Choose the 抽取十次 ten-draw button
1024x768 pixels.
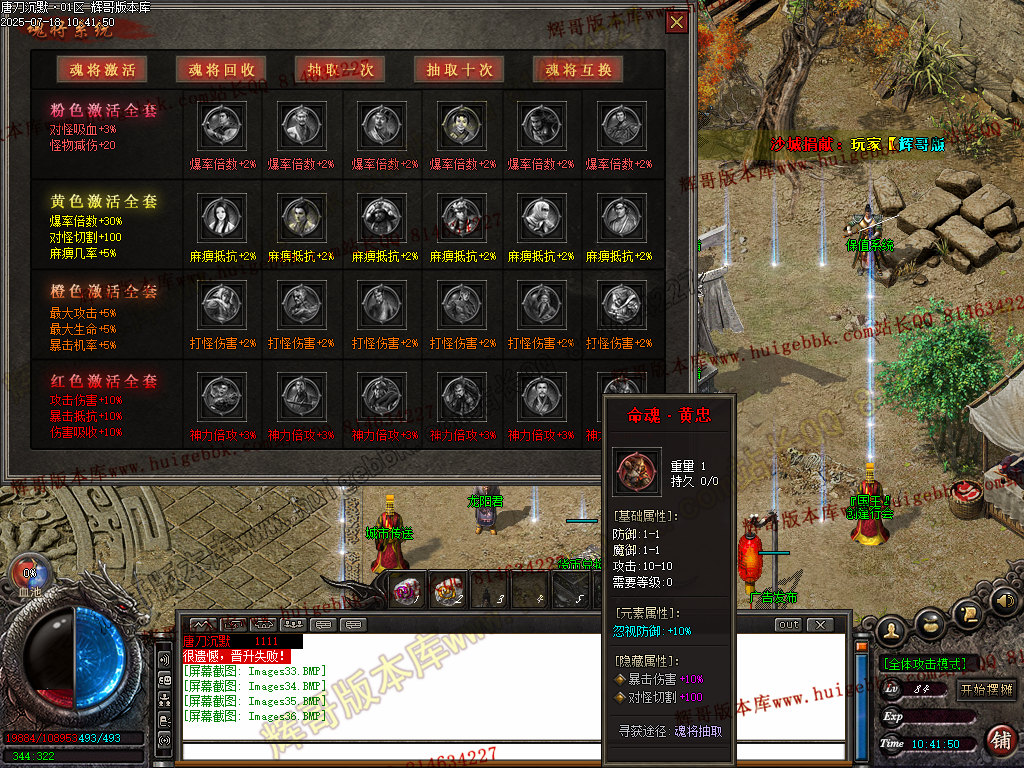[x=459, y=69]
